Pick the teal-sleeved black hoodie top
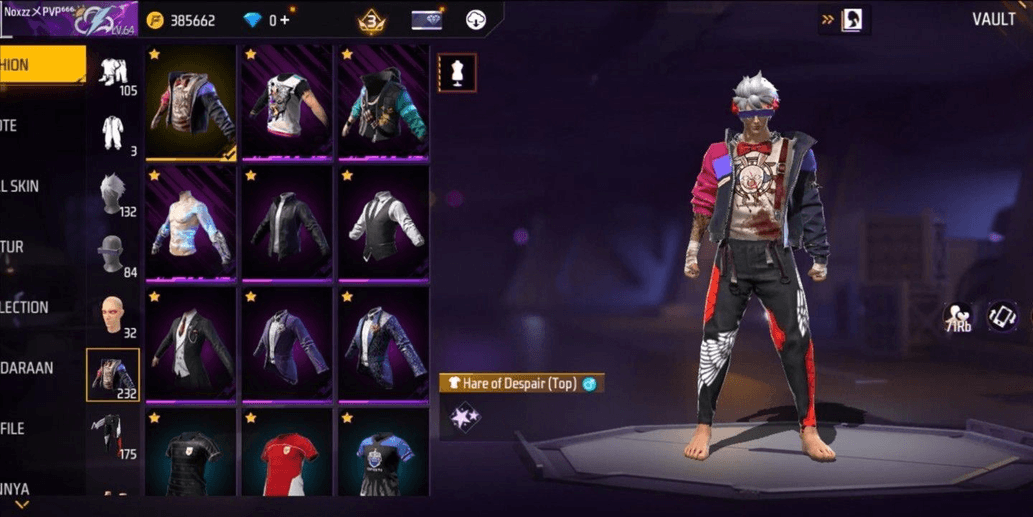 click(x=383, y=101)
